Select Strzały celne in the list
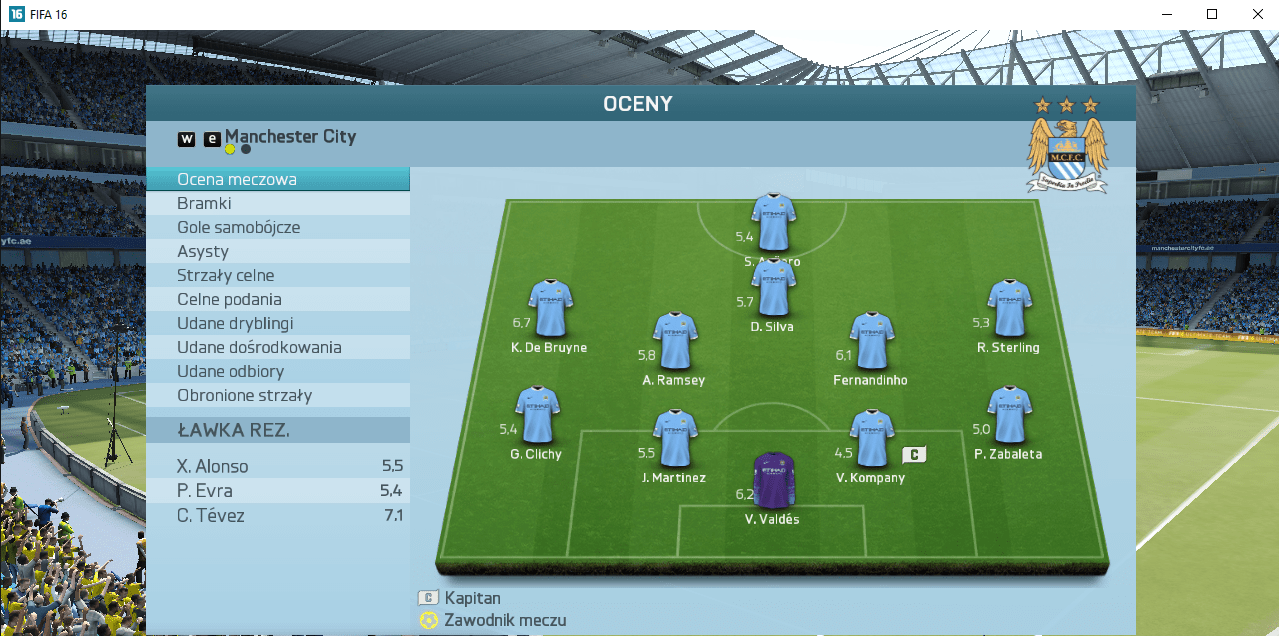The image size is (1279, 636). point(277,276)
